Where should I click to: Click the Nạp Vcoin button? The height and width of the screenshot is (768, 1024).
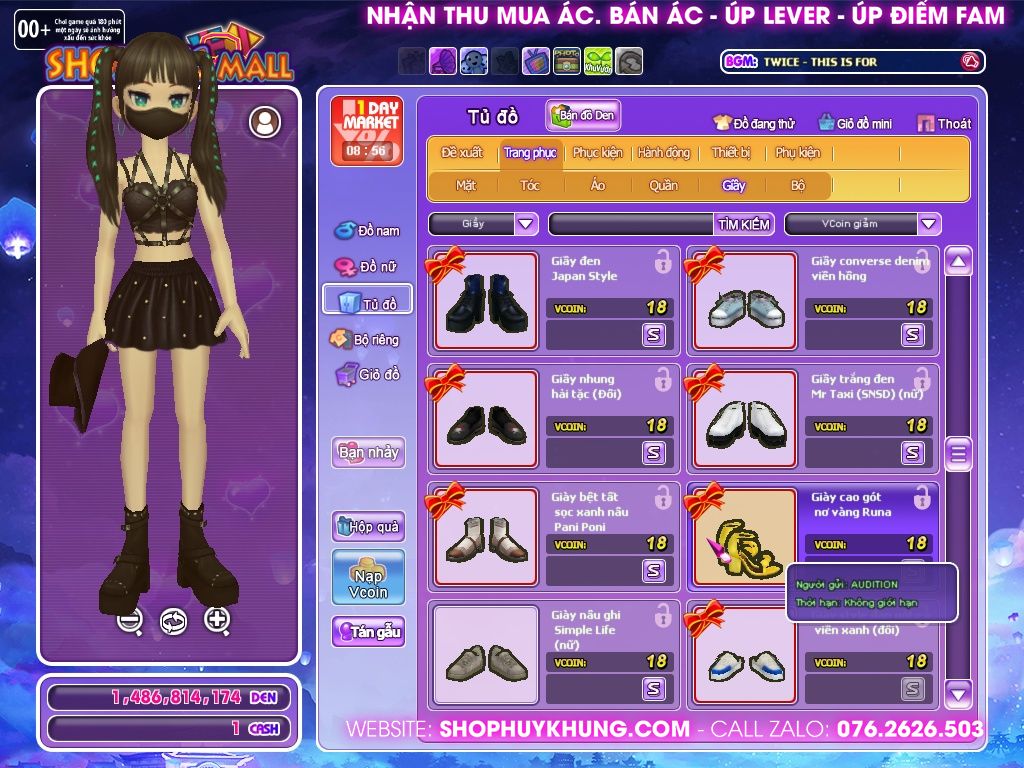(x=368, y=577)
